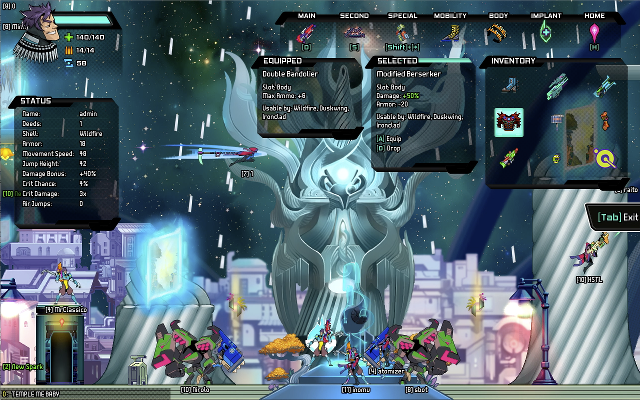Pick the blue boots in inventory
The height and width of the screenshot is (400, 640).
(x=509, y=85)
